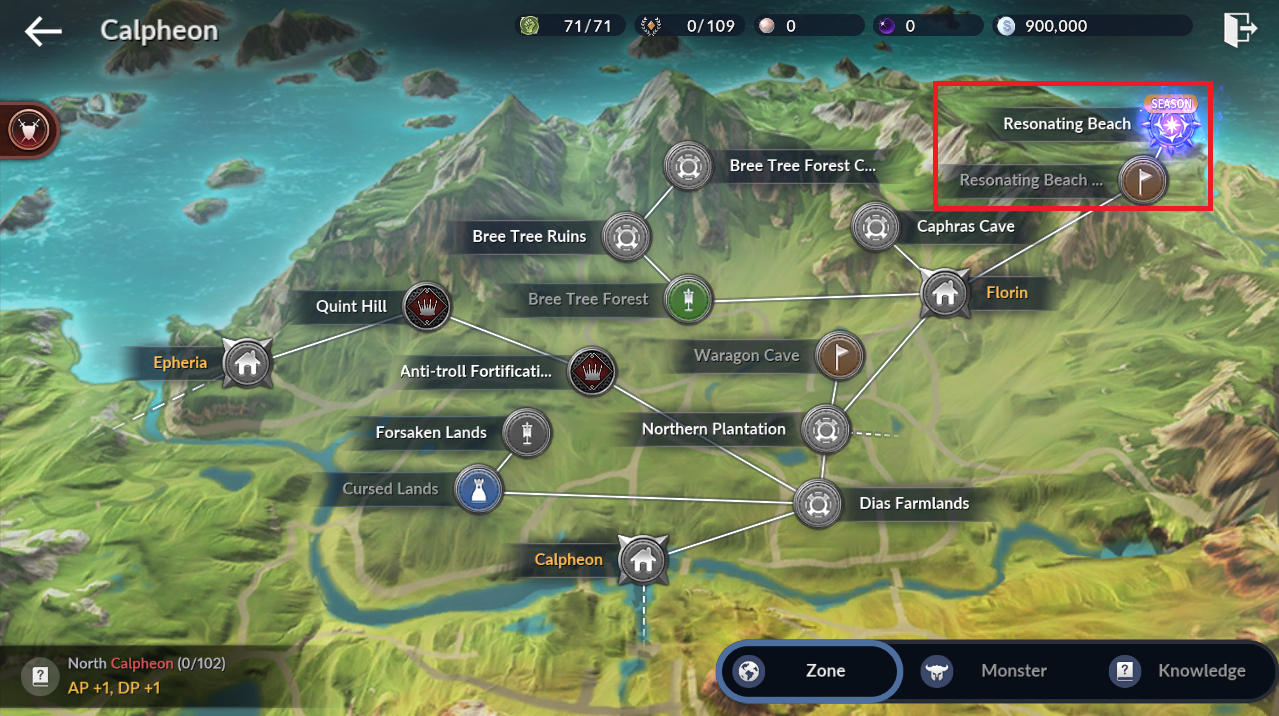
Task: Pick the Forsaken Lands marker
Action: (527, 432)
